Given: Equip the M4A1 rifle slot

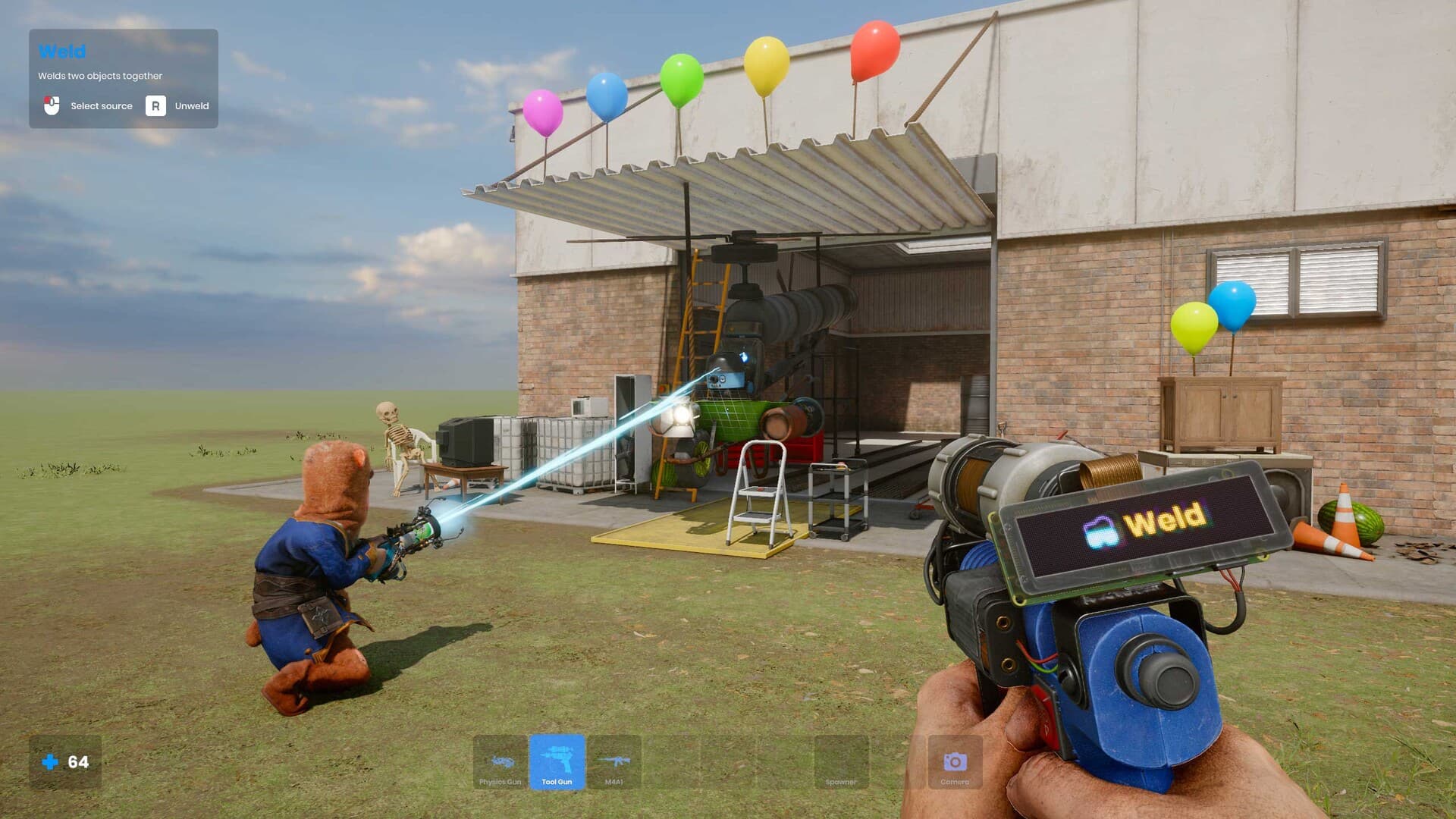Looking at the screenshot, I should pyautogui.click(x=613, y=763).
